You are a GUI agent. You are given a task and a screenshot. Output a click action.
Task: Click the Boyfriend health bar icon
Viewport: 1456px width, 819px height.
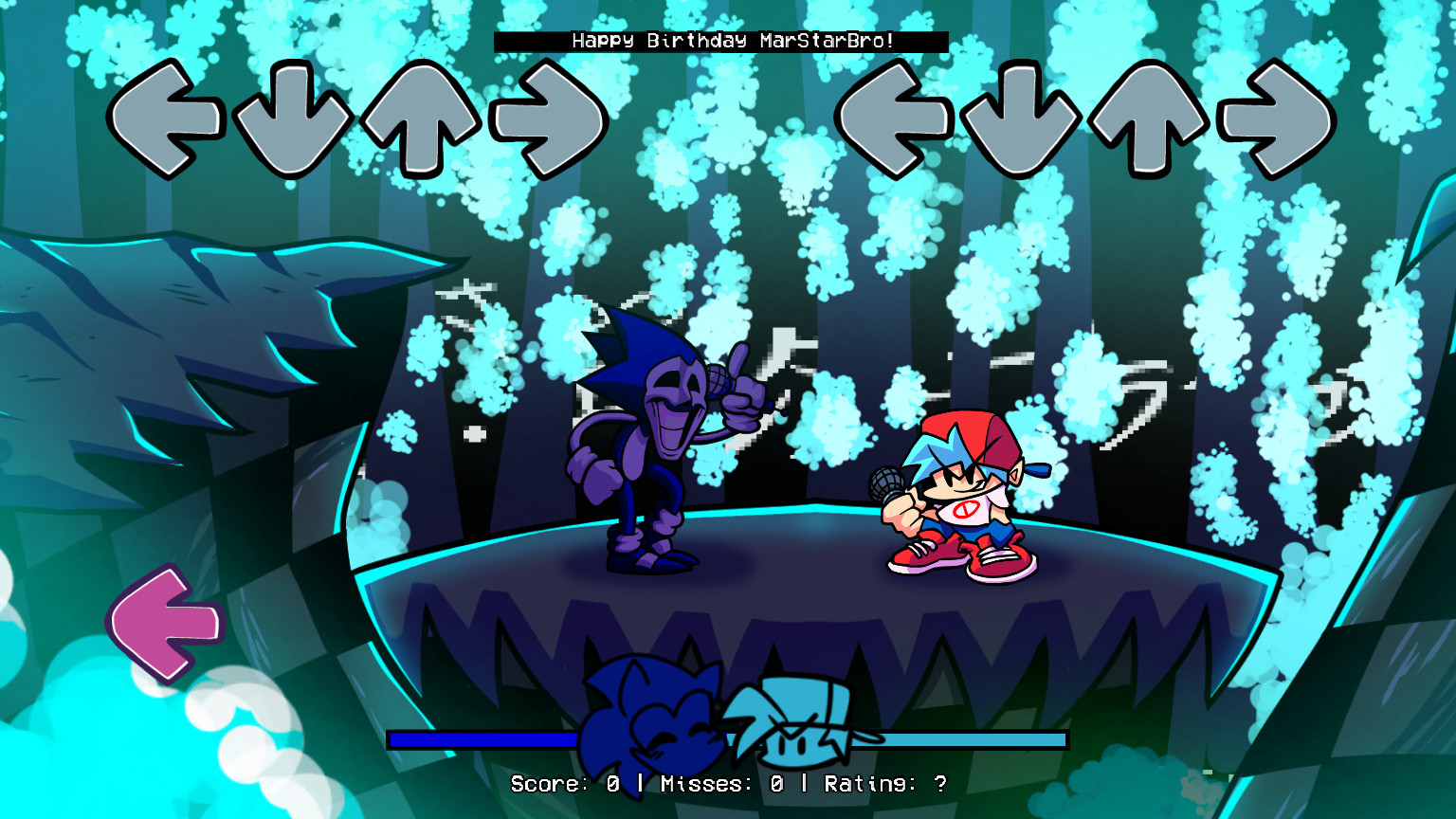point(801,725)
